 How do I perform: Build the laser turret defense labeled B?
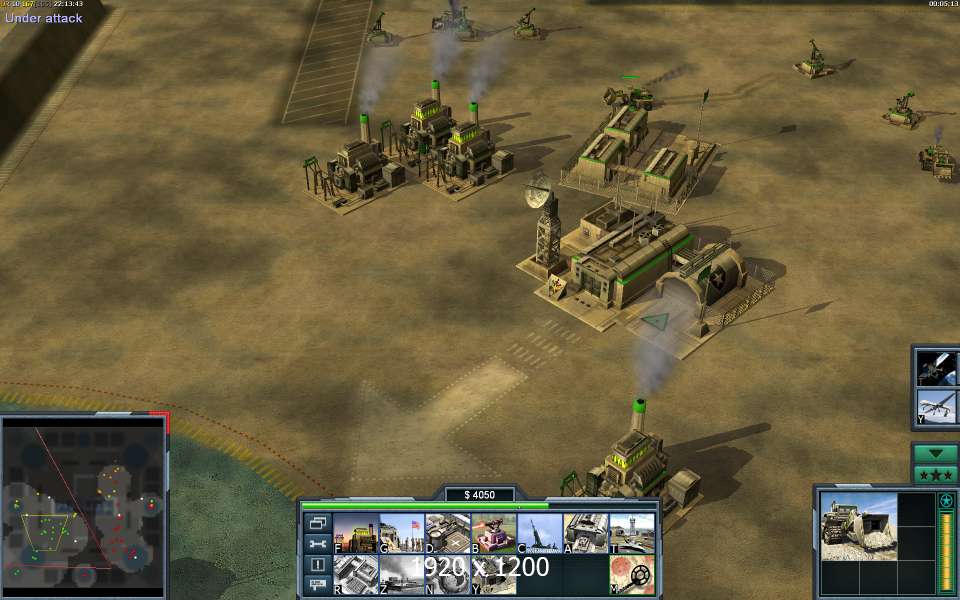pos(493,533)
